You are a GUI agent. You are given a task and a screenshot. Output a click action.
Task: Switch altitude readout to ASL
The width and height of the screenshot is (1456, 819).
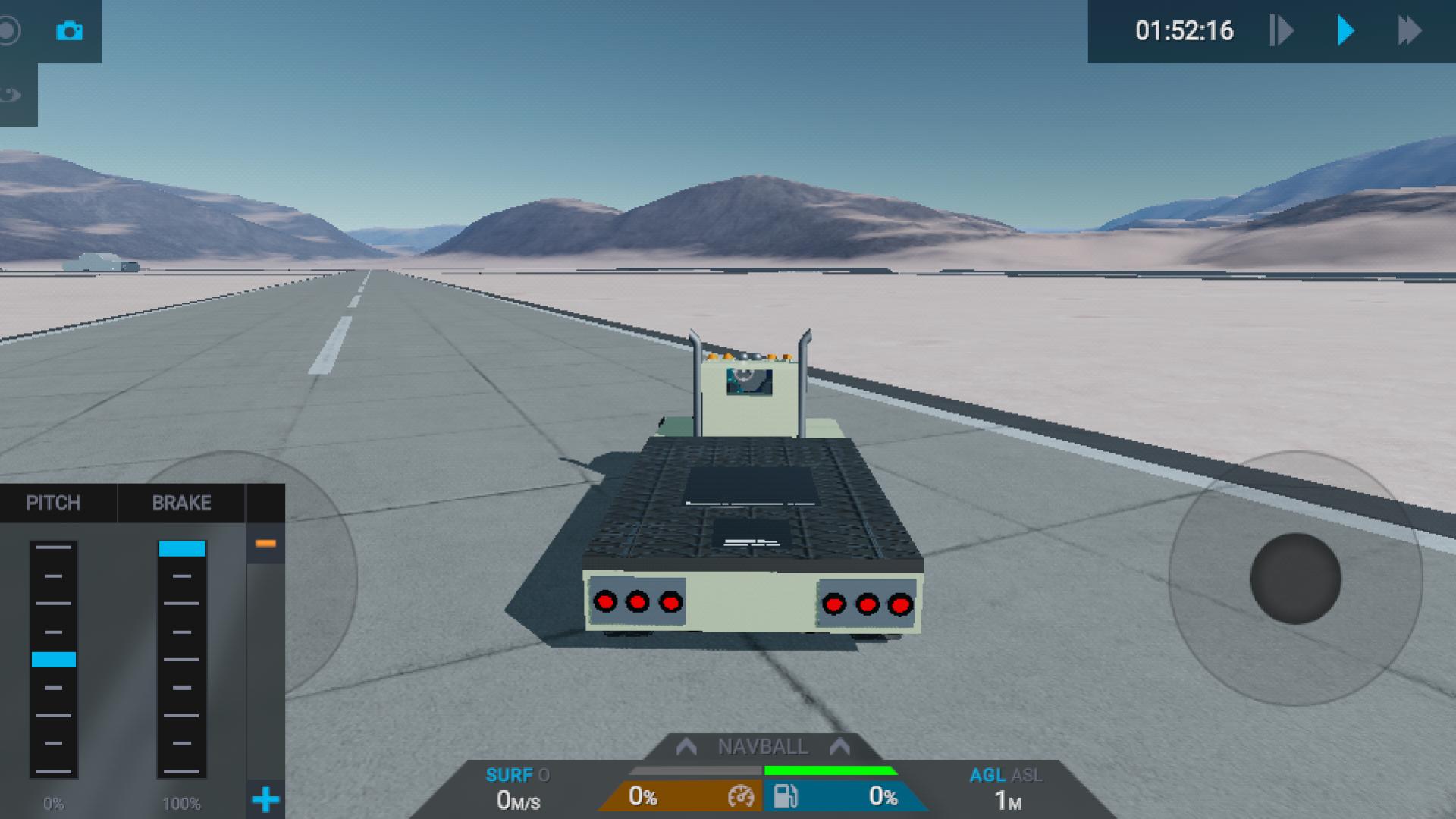tap(1027, 775)
